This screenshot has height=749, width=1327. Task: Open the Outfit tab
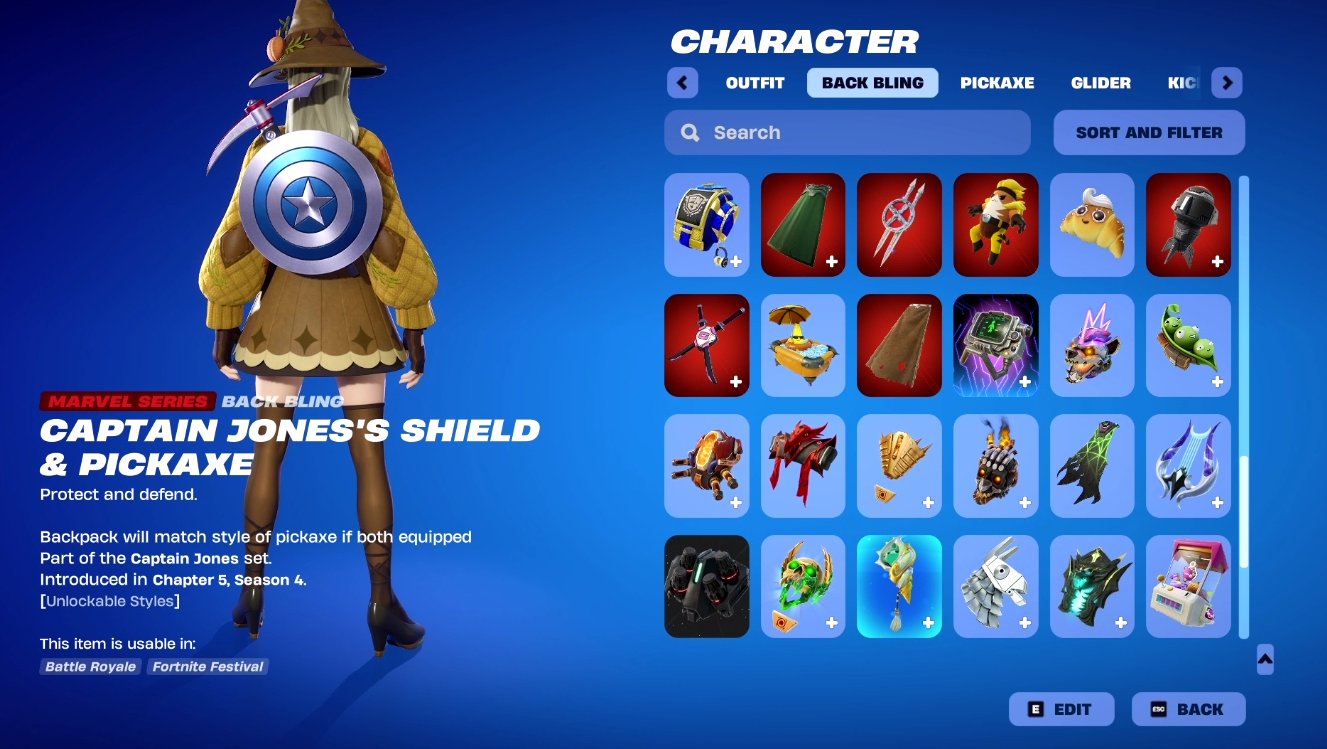coord(754,83)
